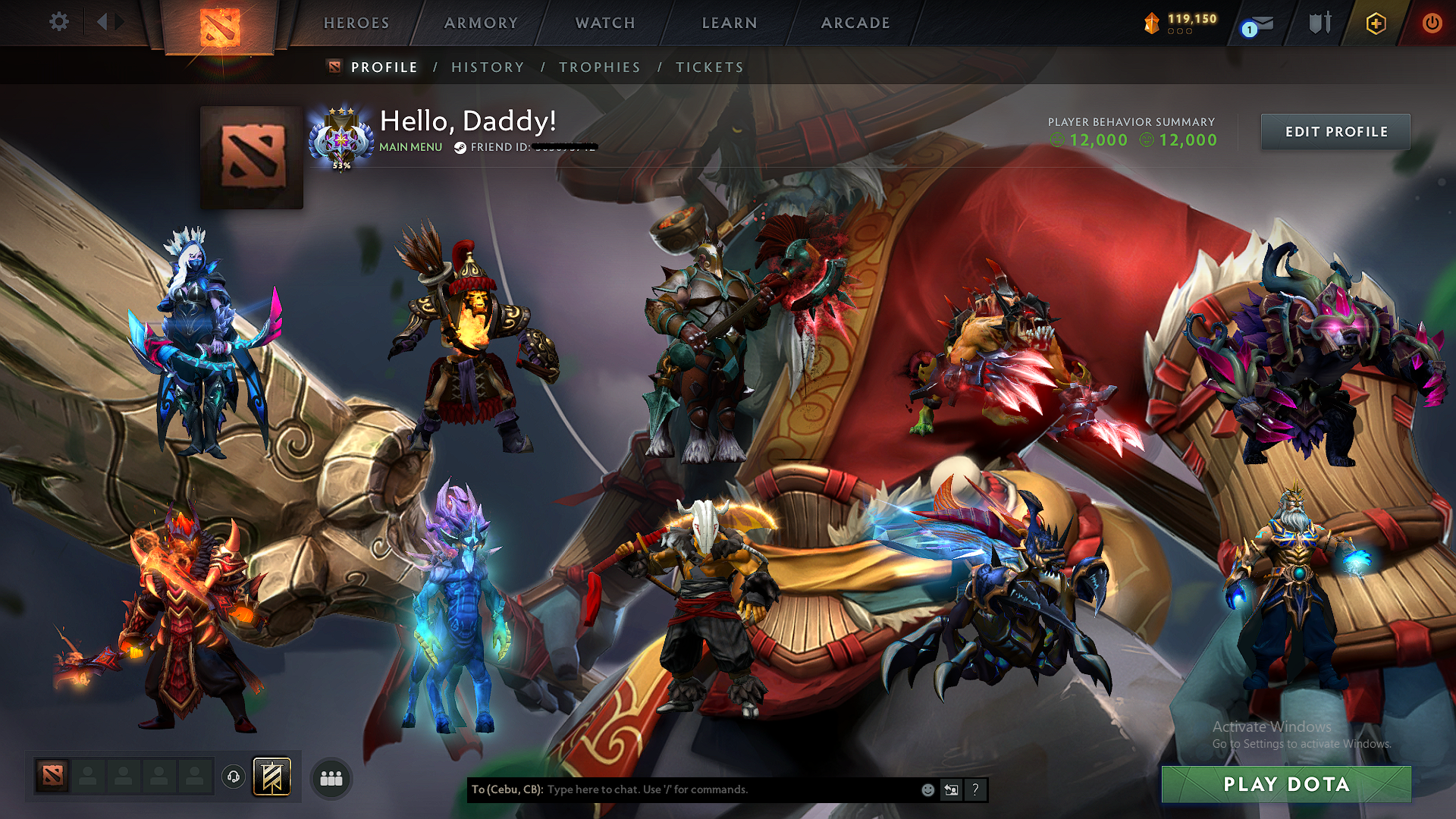Click the EDIT PROFILE button
This screenshot has width=1456, height=819.
(x=1335, y=131)
